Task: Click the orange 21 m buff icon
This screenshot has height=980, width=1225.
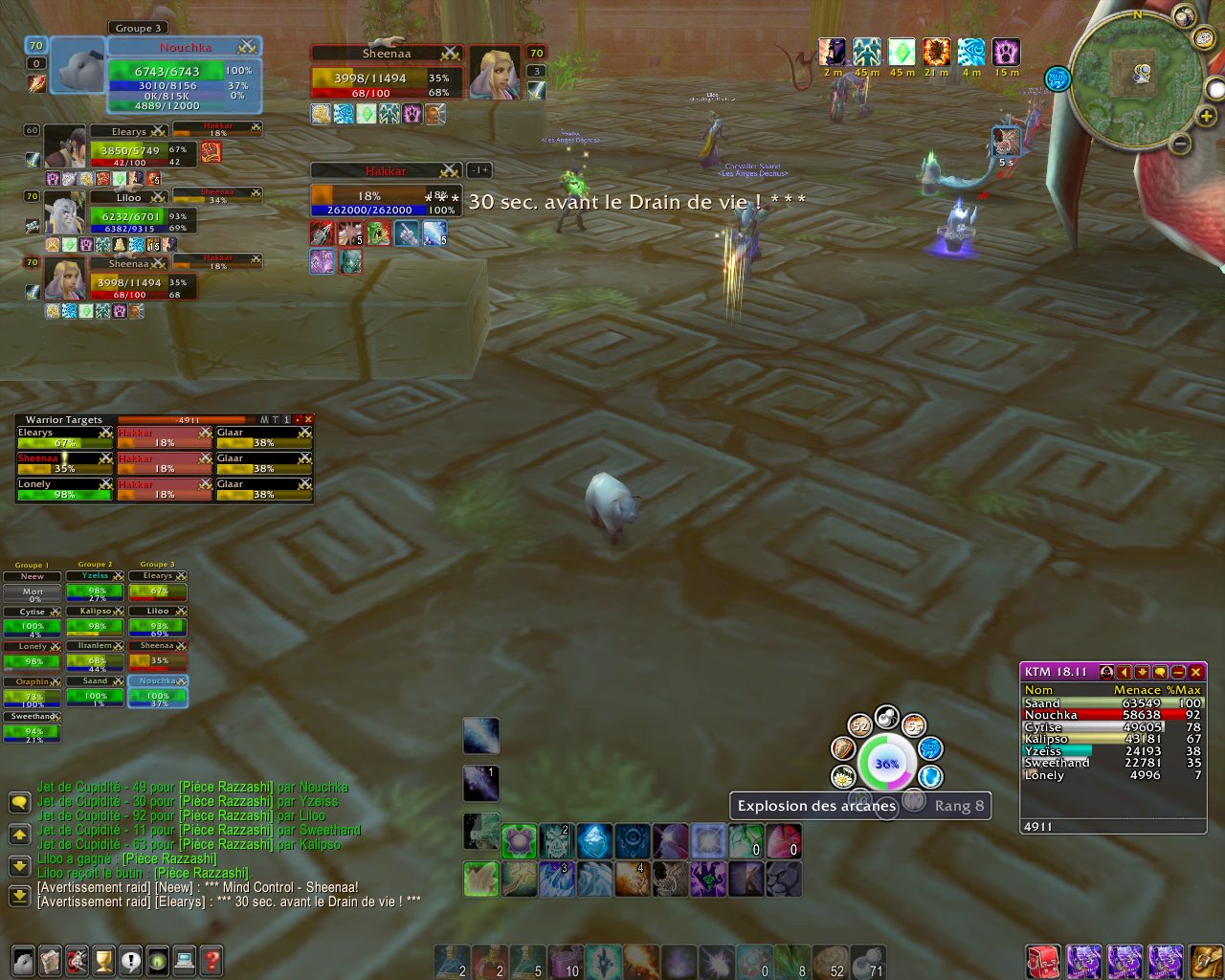Action: pyautogui.click(x=936, y=53)
